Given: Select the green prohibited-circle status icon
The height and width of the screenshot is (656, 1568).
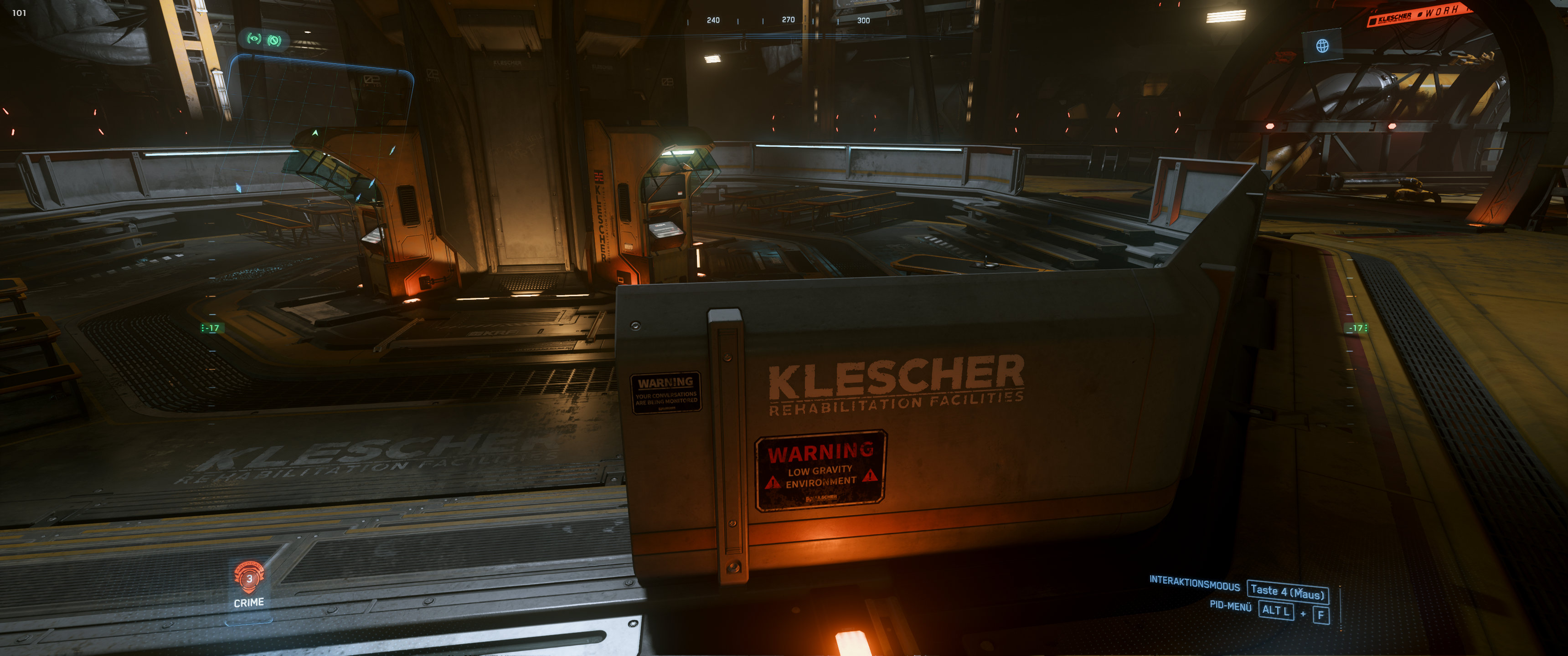Looking at the screenshot, I should point(274,40).
